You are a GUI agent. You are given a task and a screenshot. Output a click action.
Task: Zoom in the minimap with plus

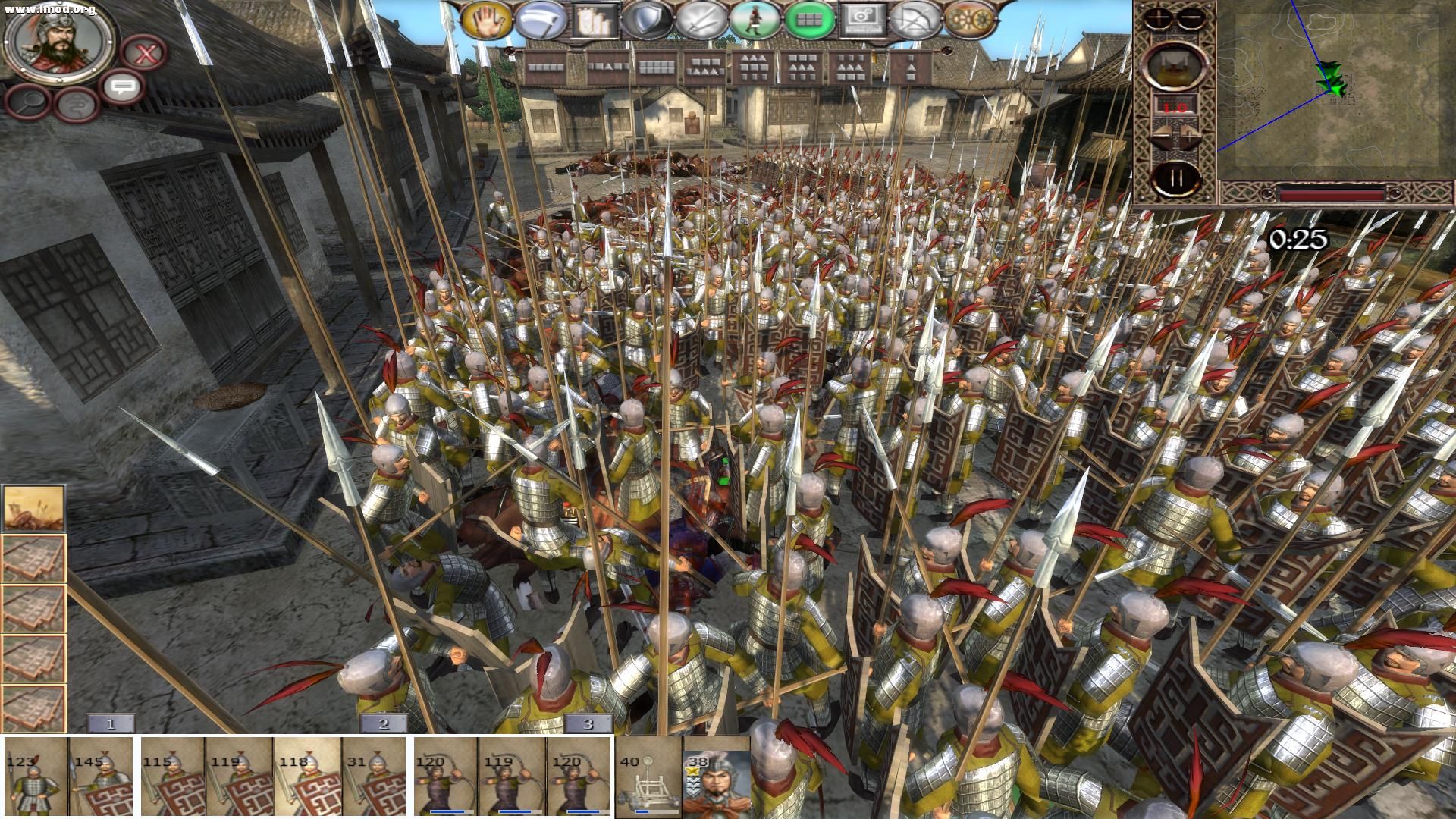(1159, 17)
